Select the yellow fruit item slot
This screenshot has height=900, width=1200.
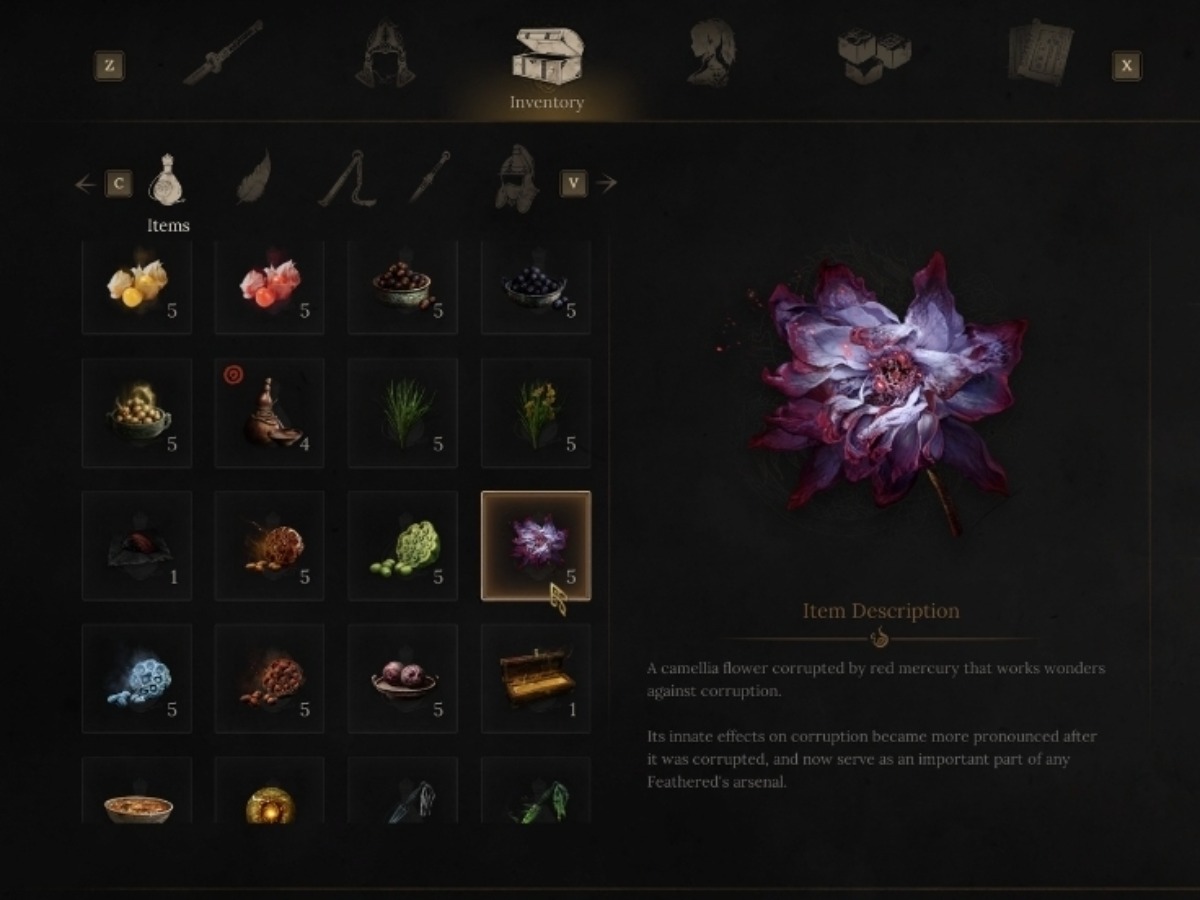tap(137, 286)
